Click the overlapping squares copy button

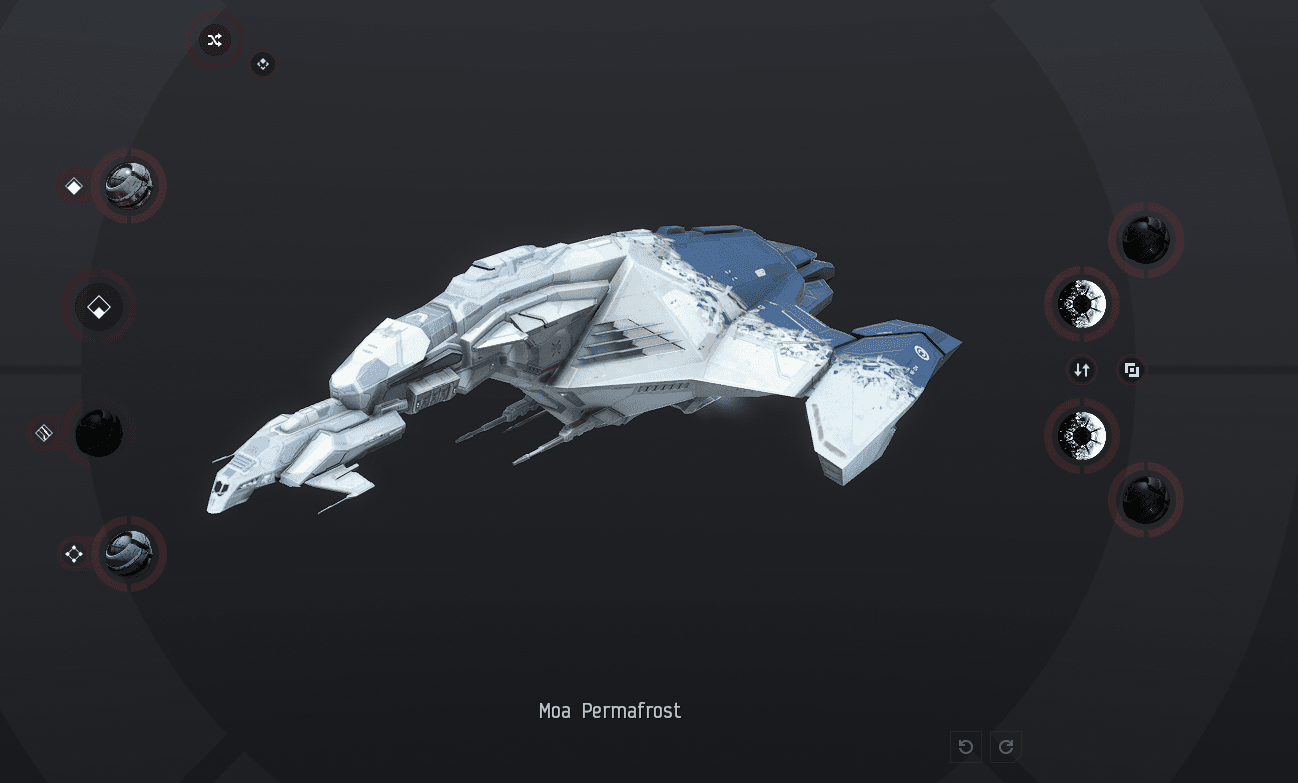[1132, 371]
